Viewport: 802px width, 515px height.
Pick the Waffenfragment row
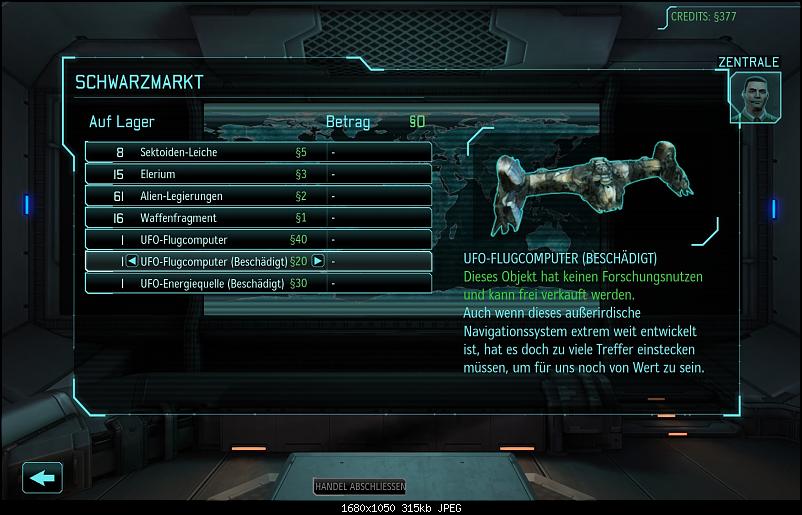coord(258,218)
